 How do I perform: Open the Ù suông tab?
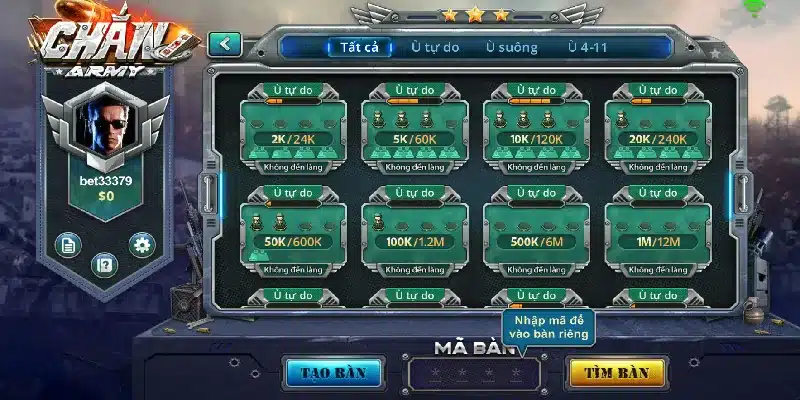(511, 47)
